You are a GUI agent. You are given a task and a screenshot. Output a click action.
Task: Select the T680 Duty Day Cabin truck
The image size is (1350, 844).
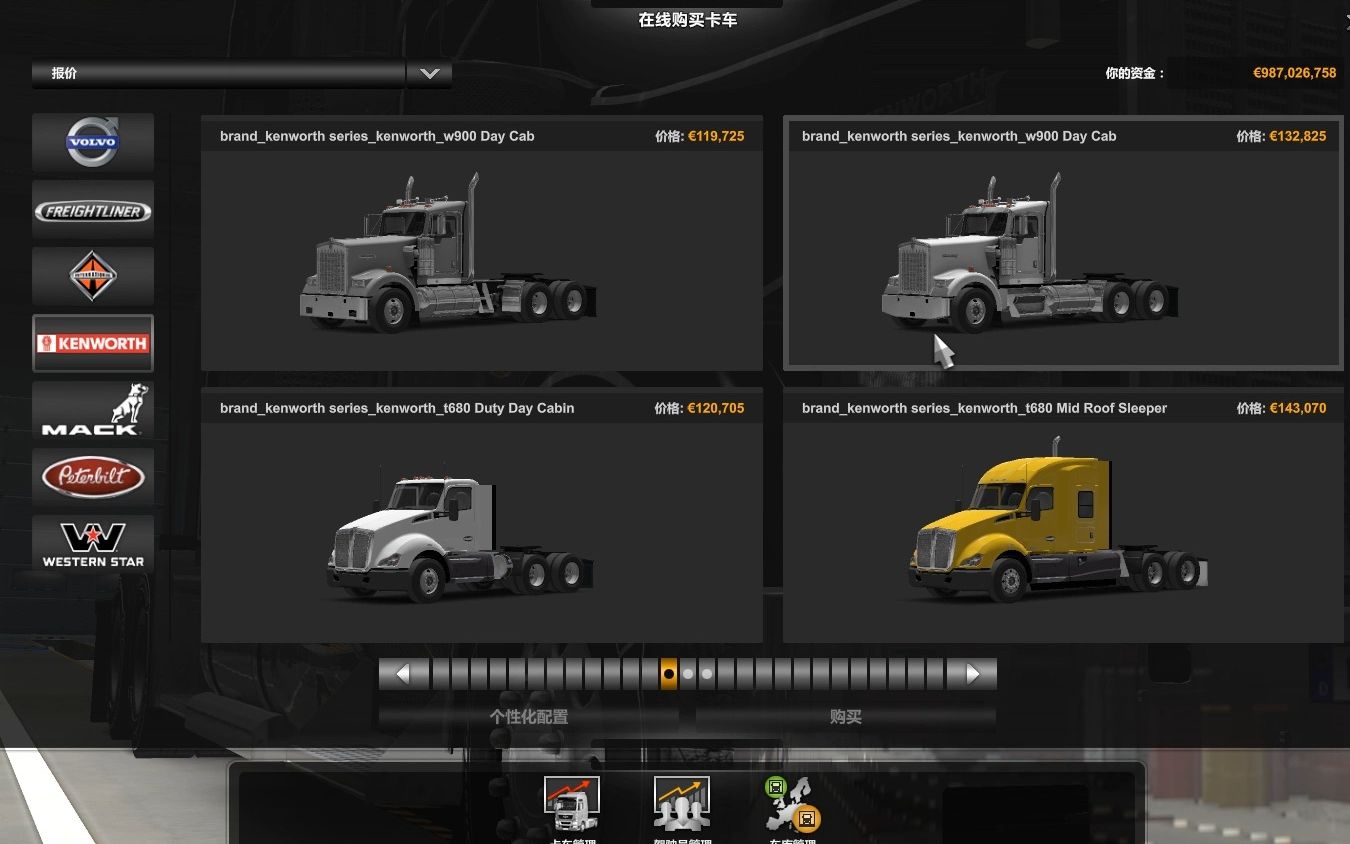coord(481,516)
